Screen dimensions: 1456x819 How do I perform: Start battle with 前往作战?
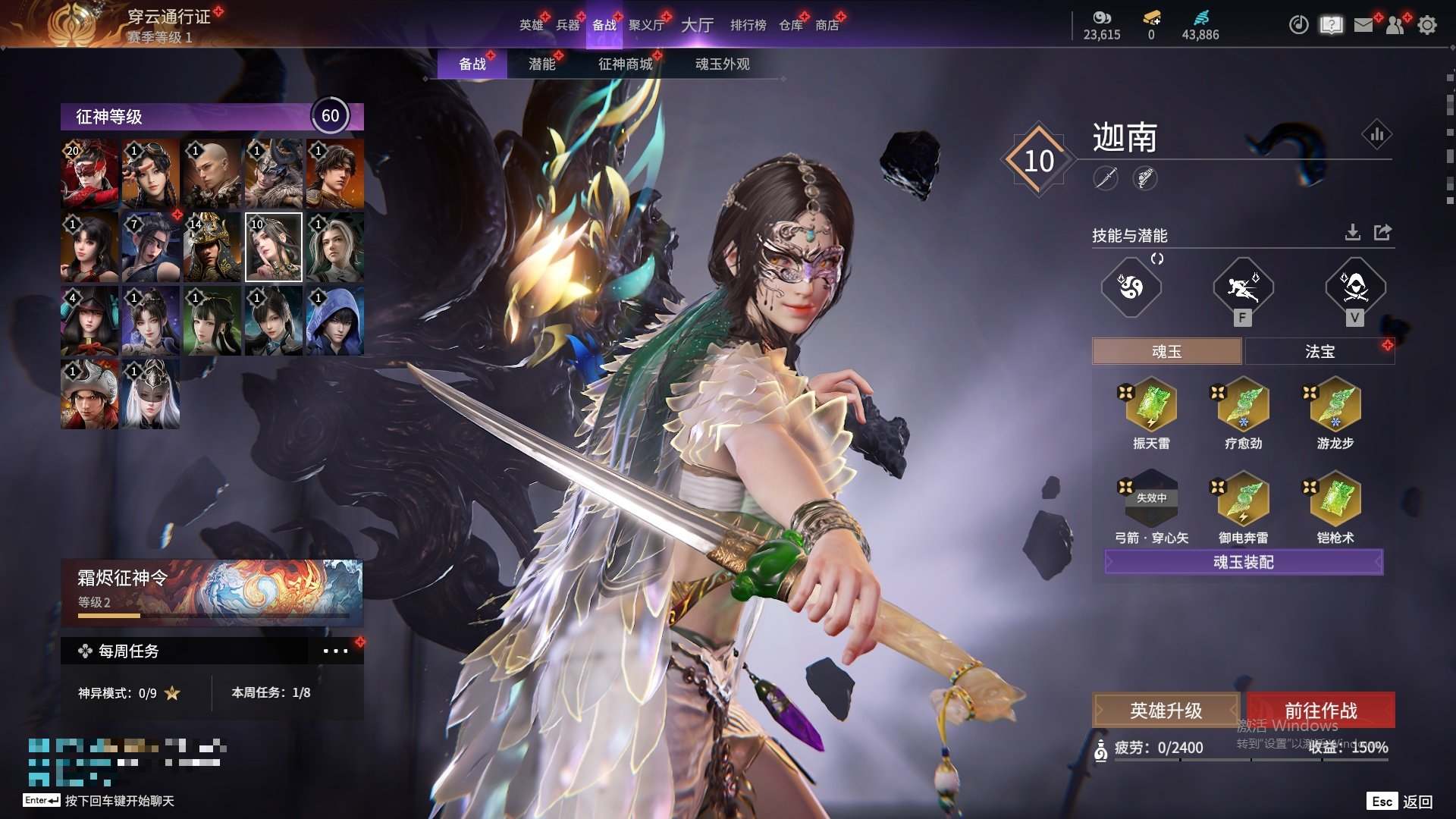(1320, 711)
